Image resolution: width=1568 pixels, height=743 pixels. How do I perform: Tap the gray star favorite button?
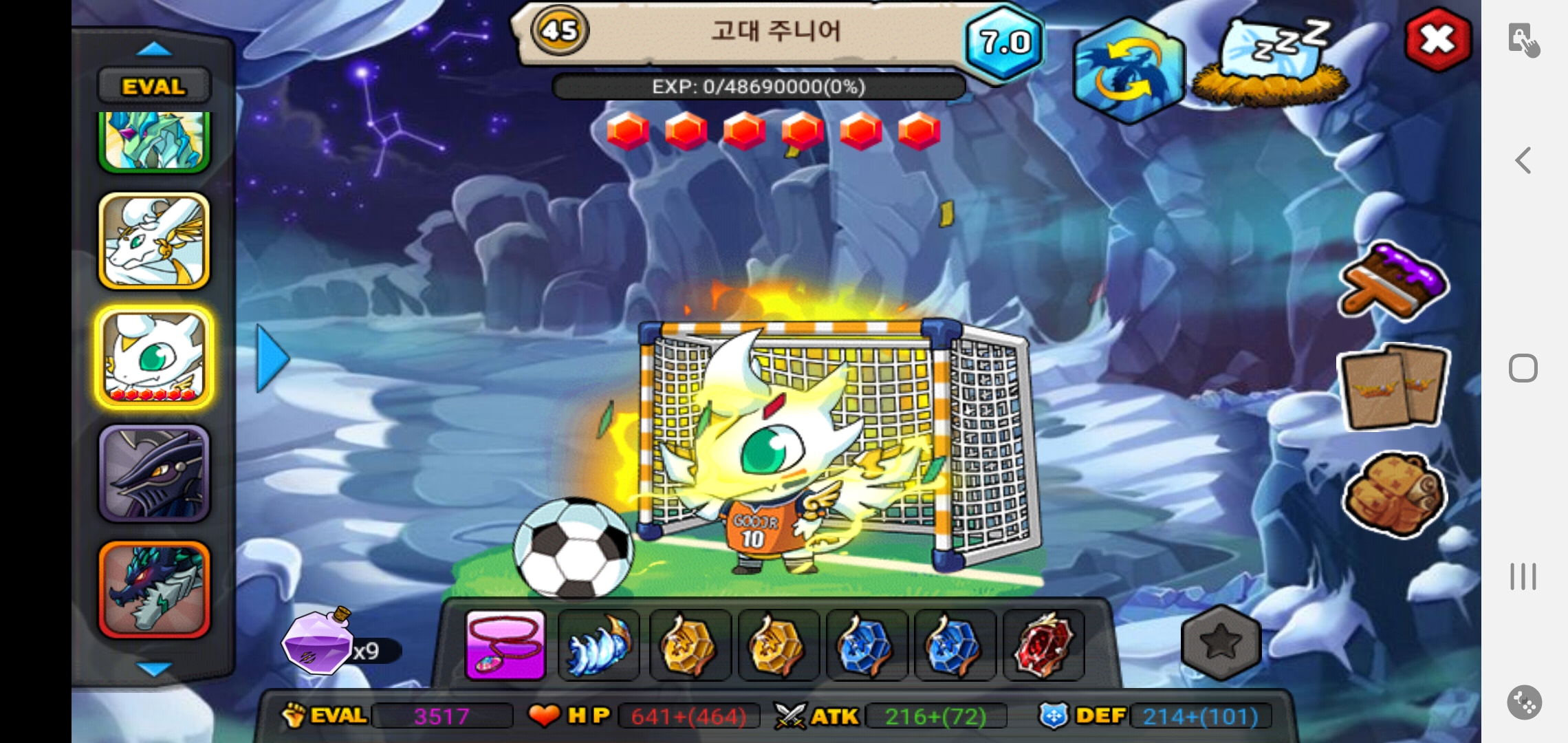(1221, 643)
